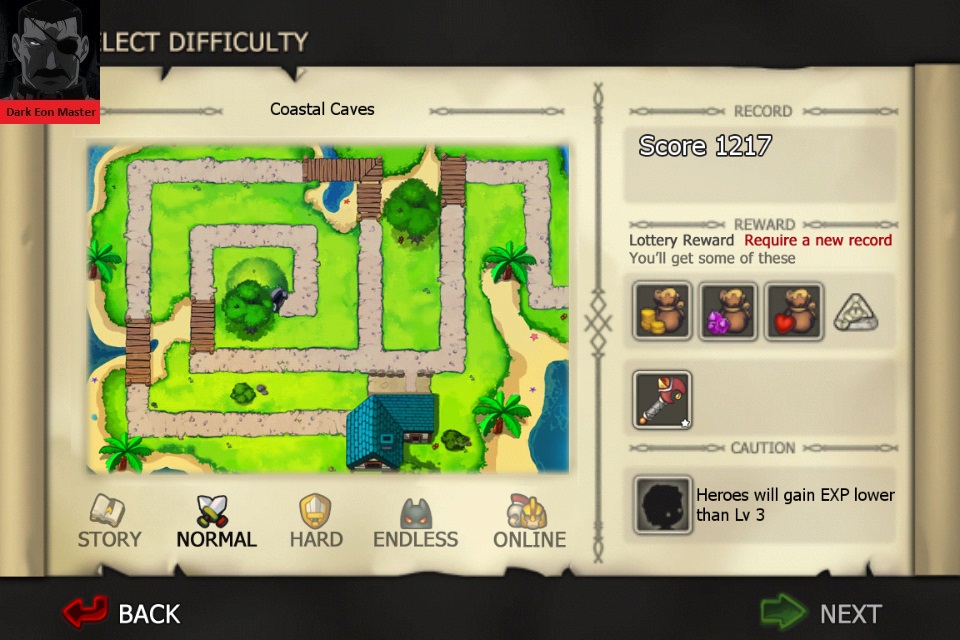Inspect the gold coin bag reward

[x=662, y=311]
